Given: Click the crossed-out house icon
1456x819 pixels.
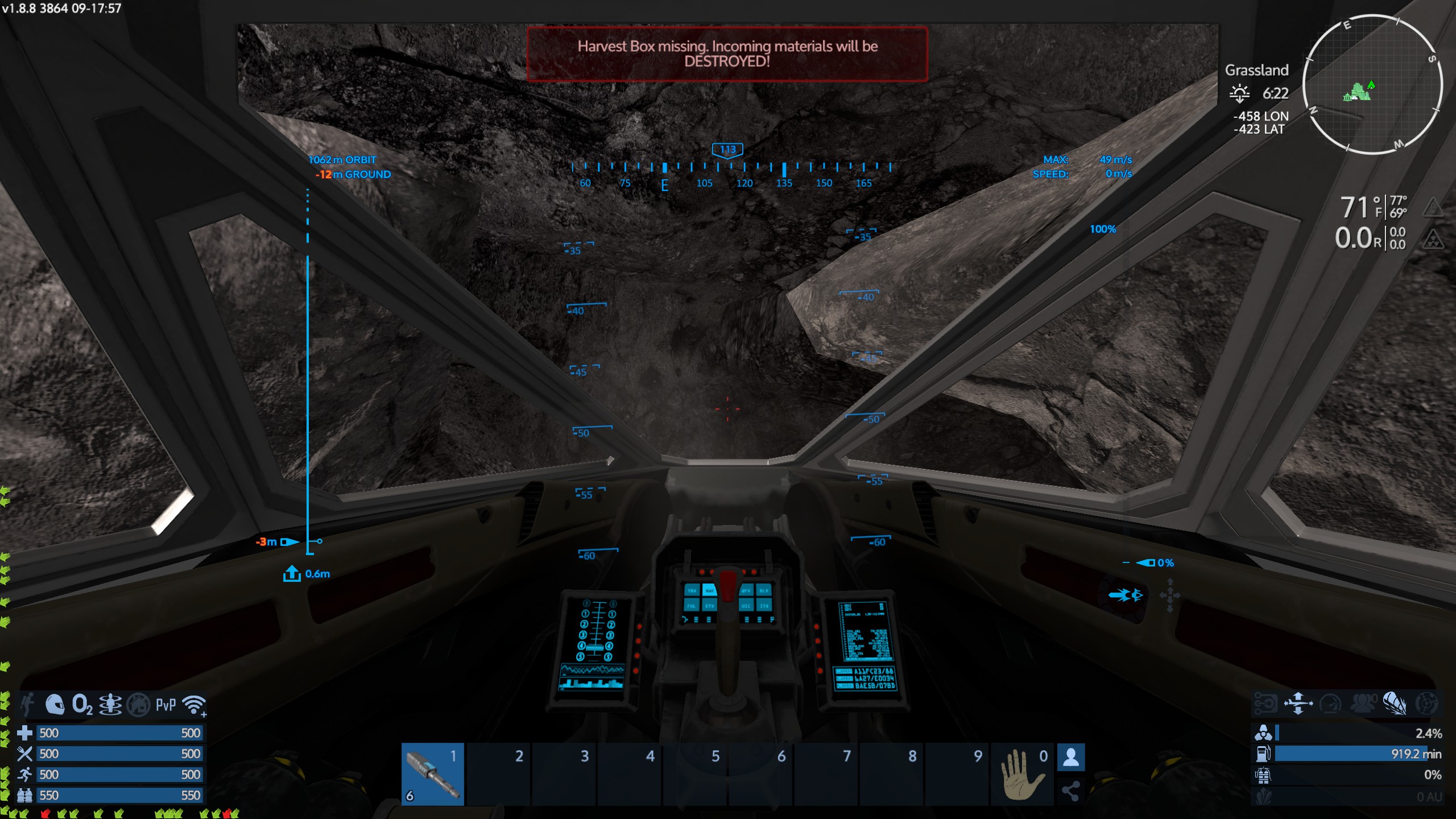Looking at the screenshot, I should [138, 705].
